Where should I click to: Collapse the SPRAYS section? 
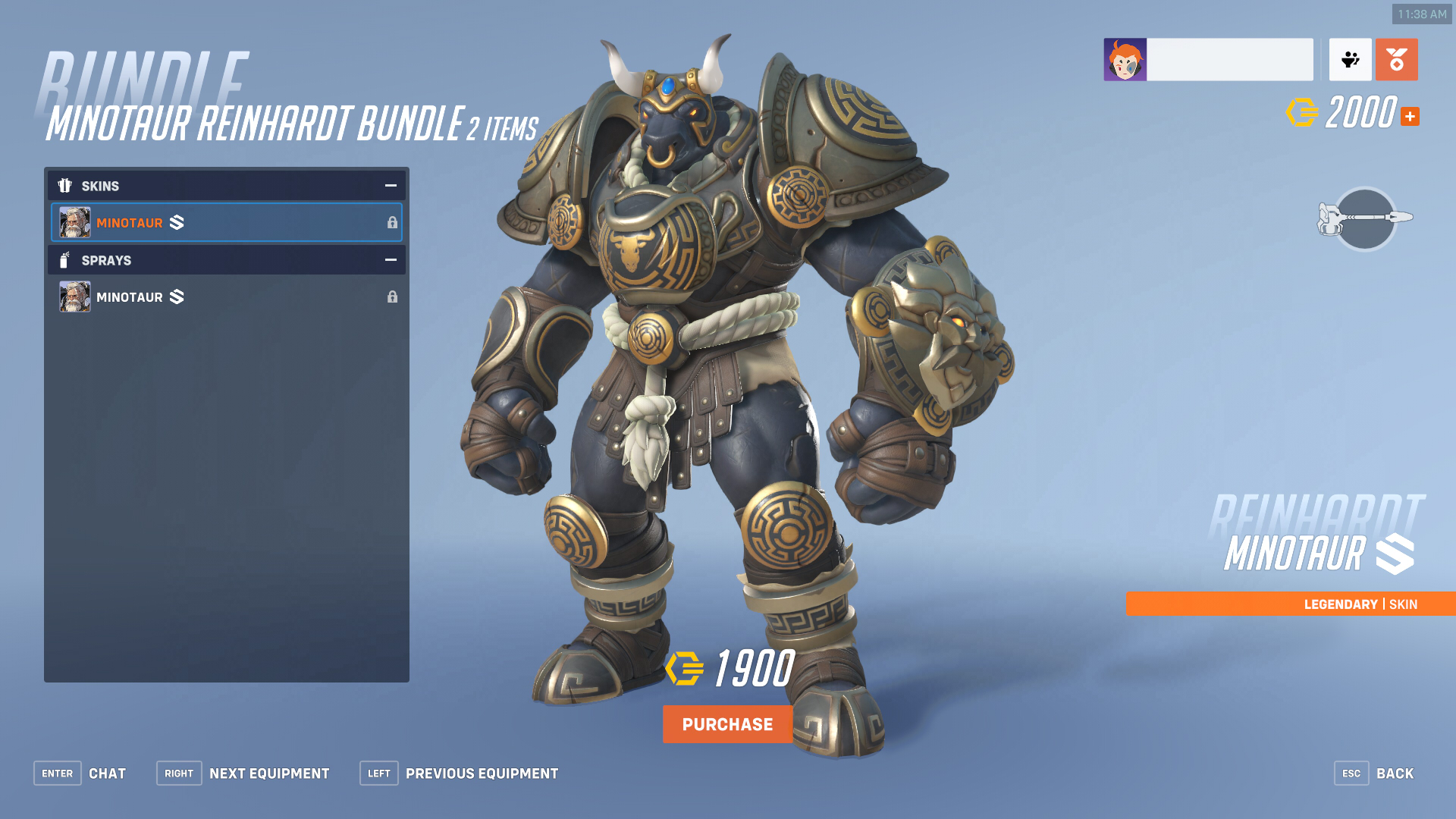pos(390,259)
